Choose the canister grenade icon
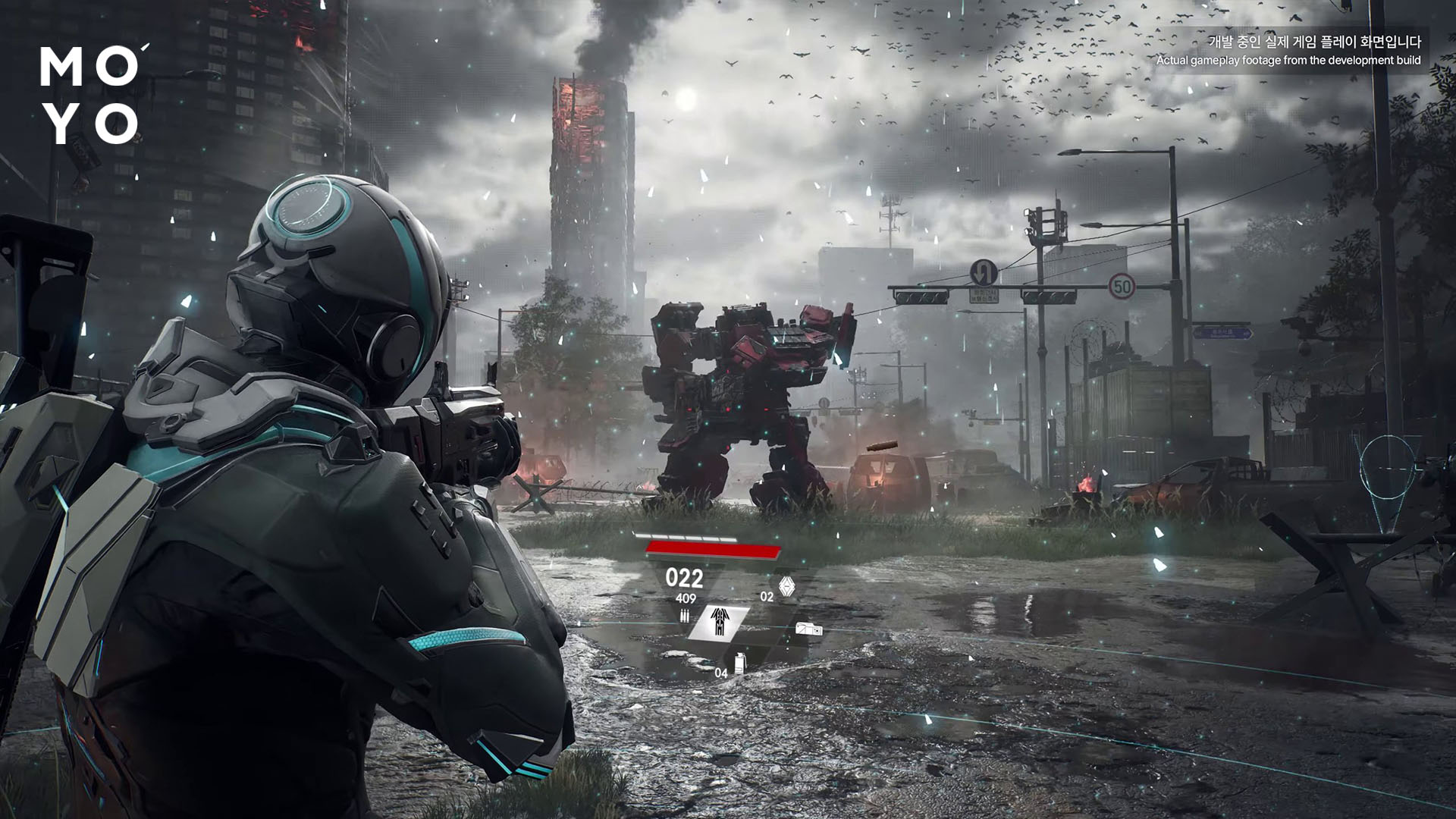 tap(740, 661)
